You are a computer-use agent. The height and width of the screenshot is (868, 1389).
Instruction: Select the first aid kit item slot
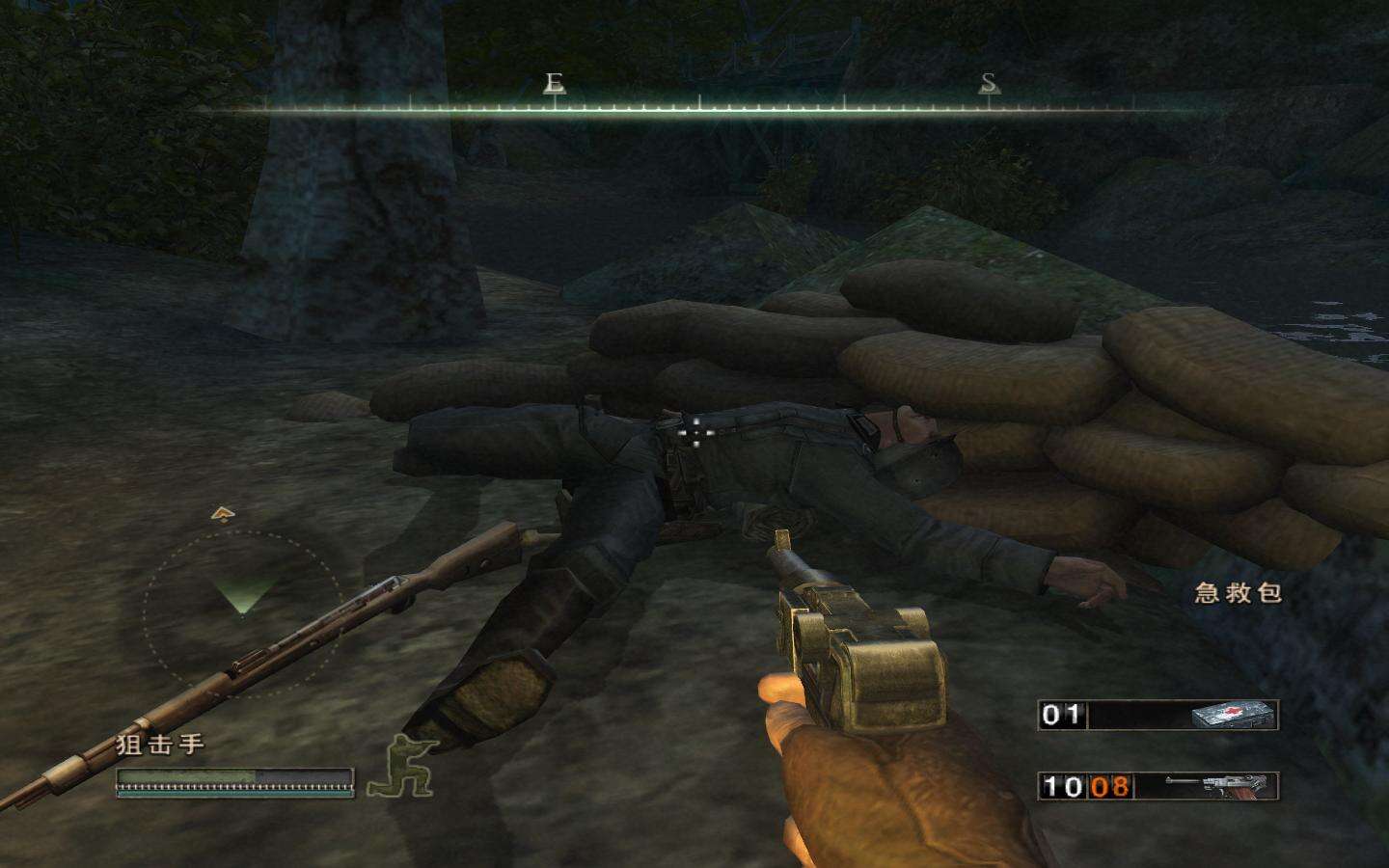point(1157,715)
